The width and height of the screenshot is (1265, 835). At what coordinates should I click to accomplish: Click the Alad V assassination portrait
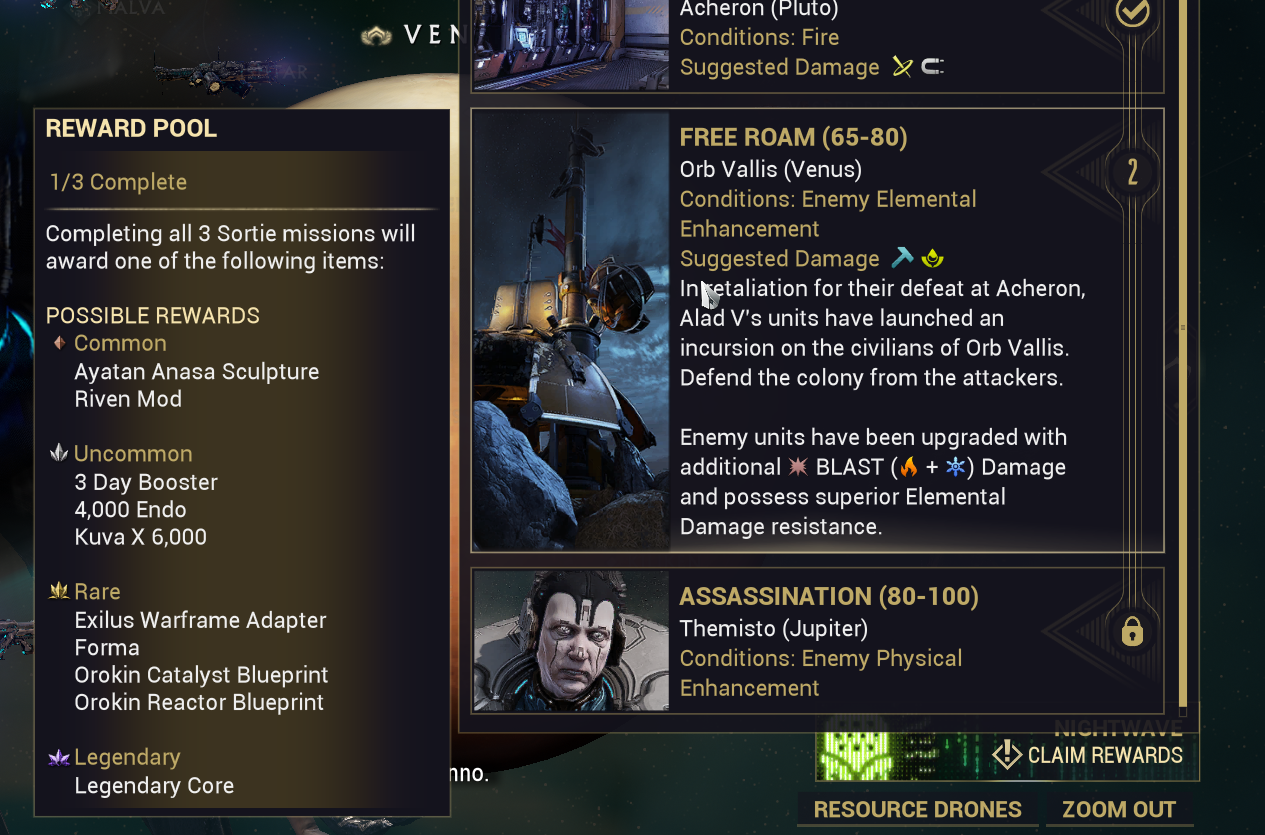point(571,640)
